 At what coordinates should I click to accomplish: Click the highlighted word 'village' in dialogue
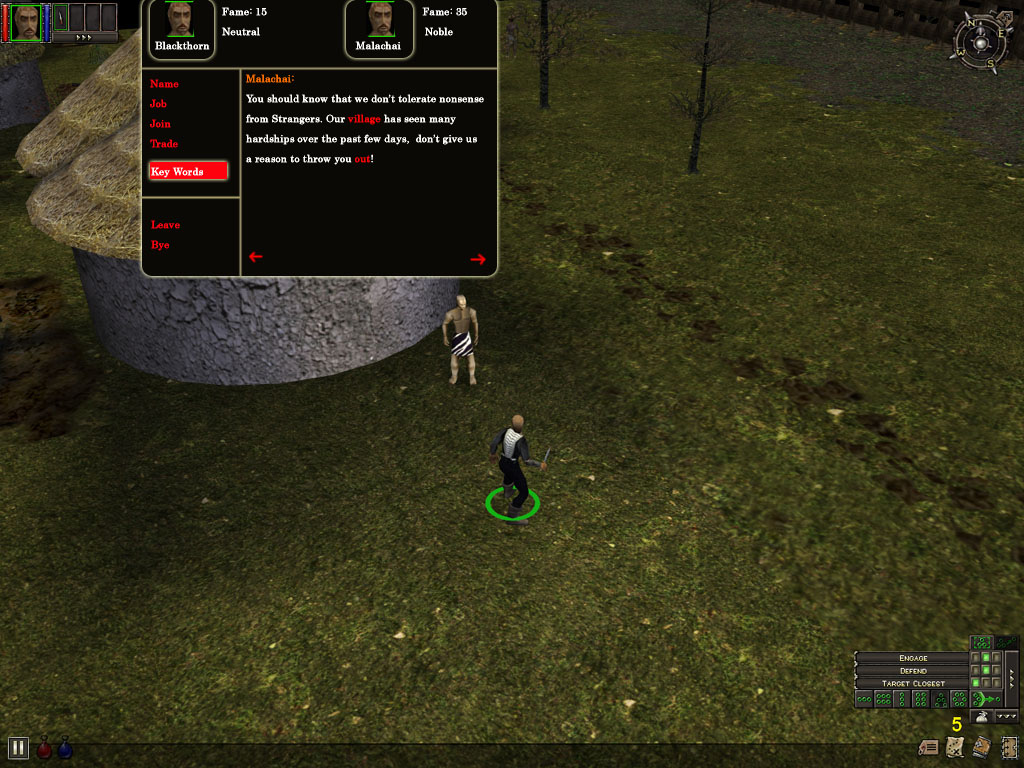364,119
